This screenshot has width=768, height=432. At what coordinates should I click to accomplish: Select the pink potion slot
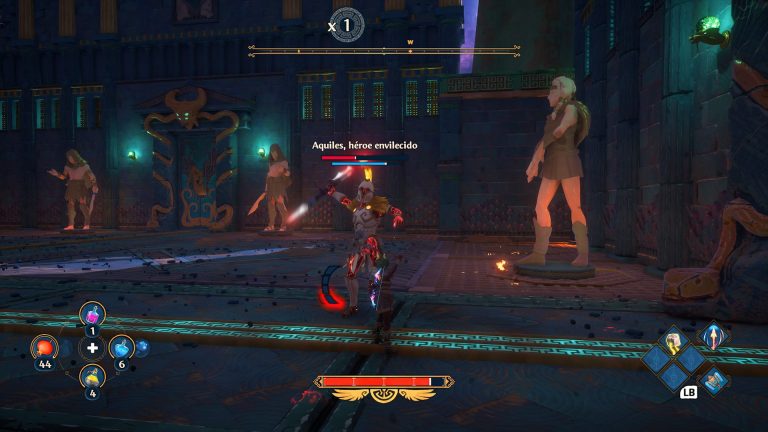tap(92, 314)
